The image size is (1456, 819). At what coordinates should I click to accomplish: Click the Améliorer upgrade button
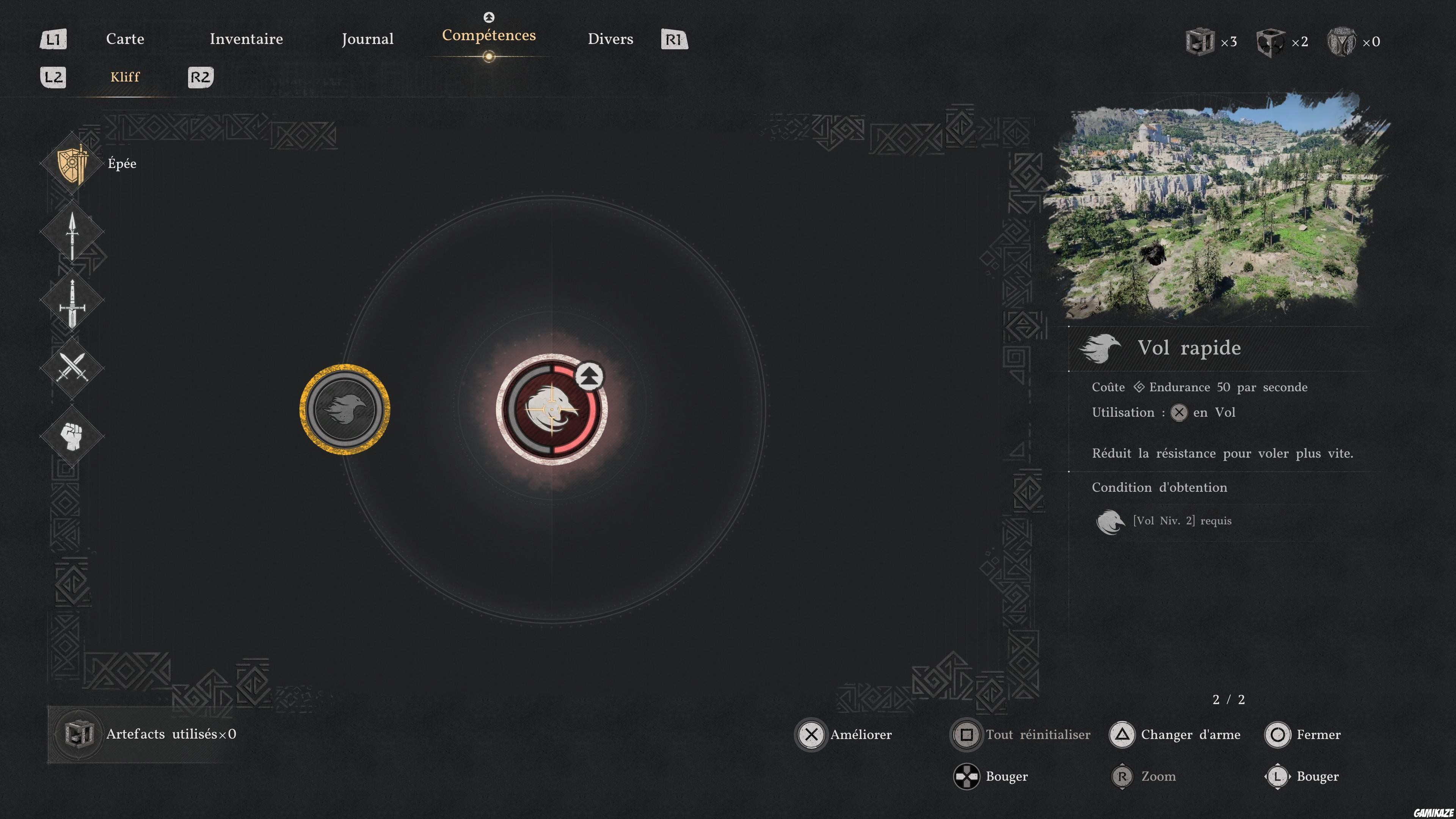click(x=844, y=734)
